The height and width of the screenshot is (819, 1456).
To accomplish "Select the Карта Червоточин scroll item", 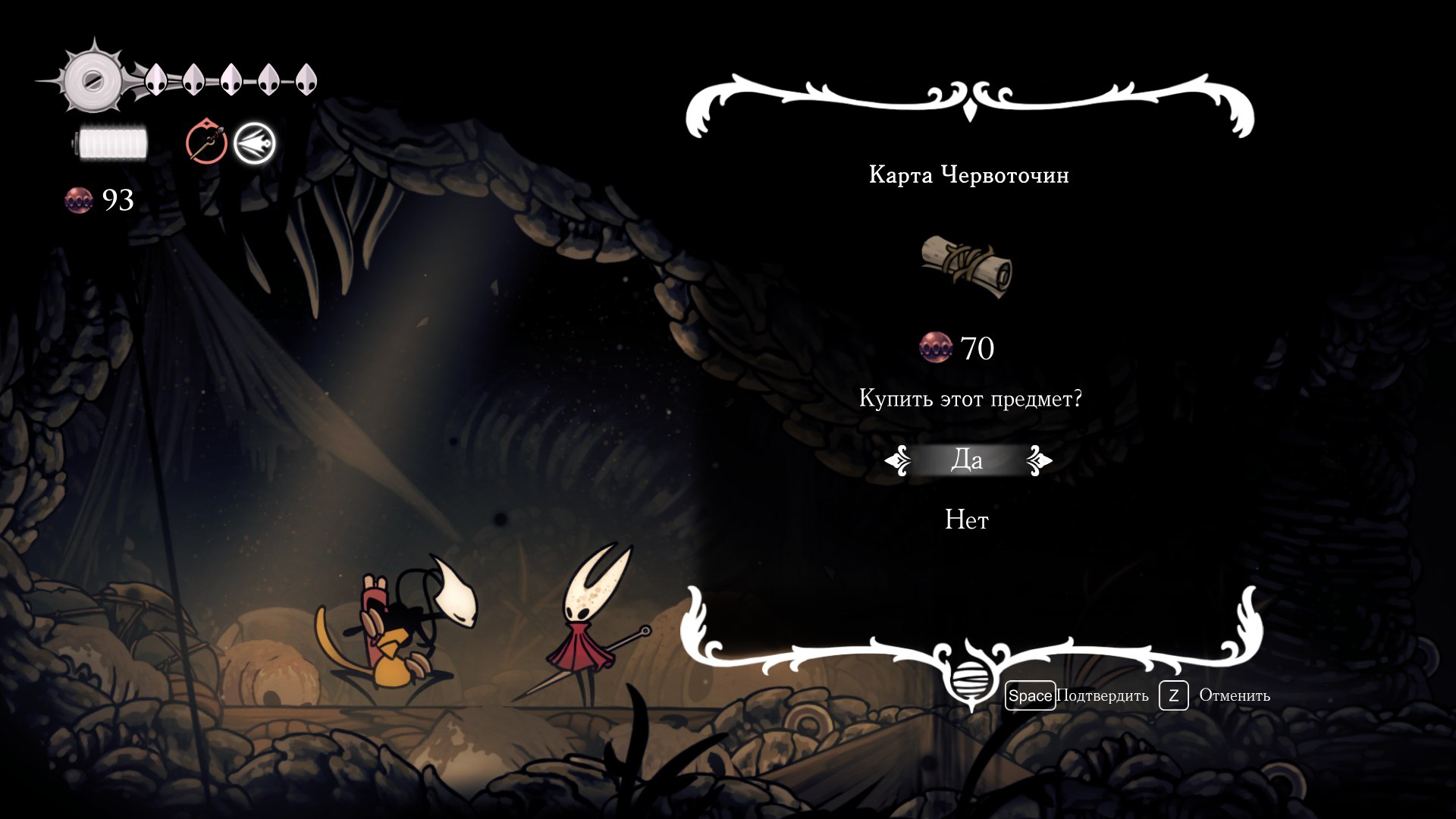I will [x=967, y=267].
